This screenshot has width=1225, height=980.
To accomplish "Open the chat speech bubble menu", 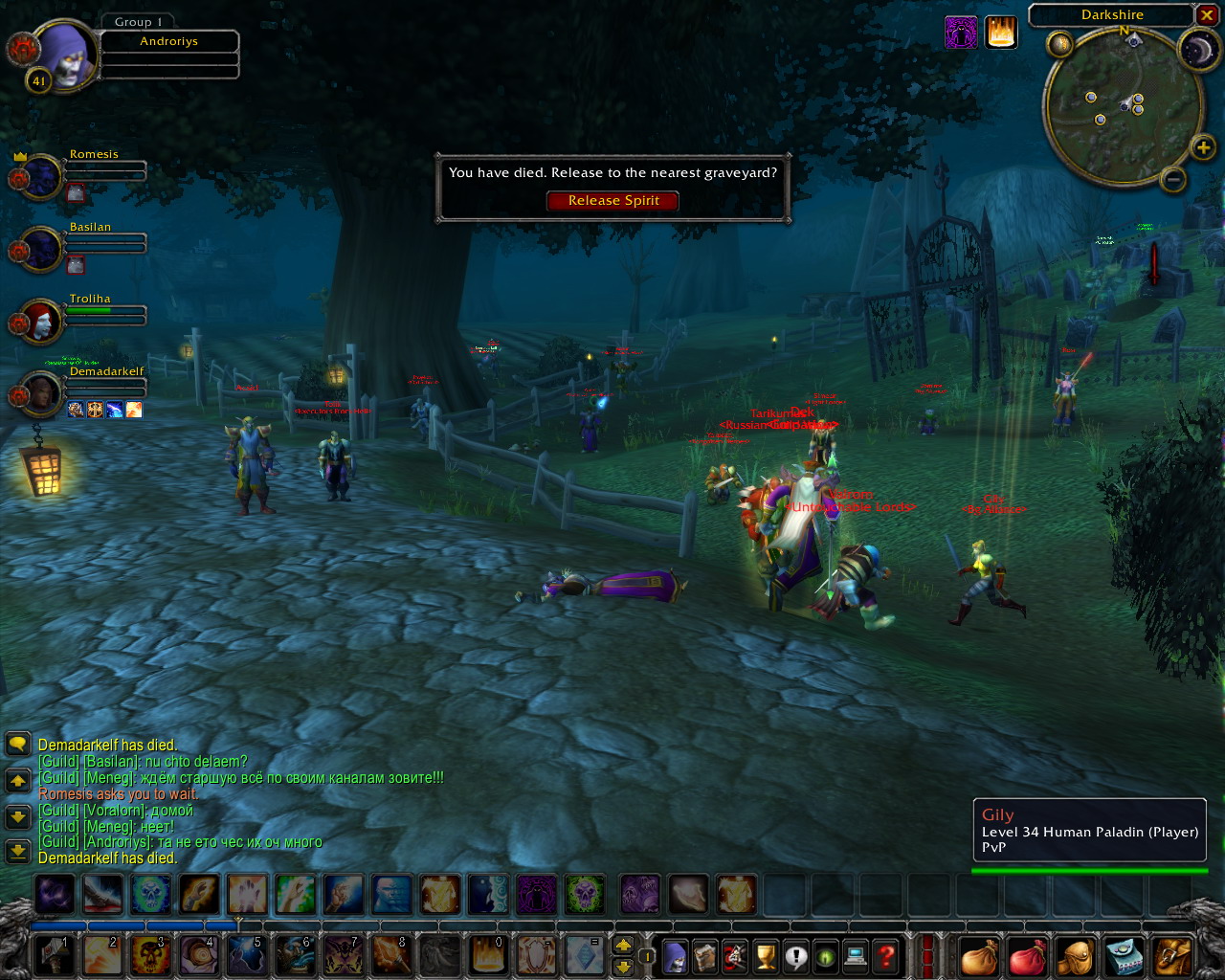I will (x=17, y=744).
